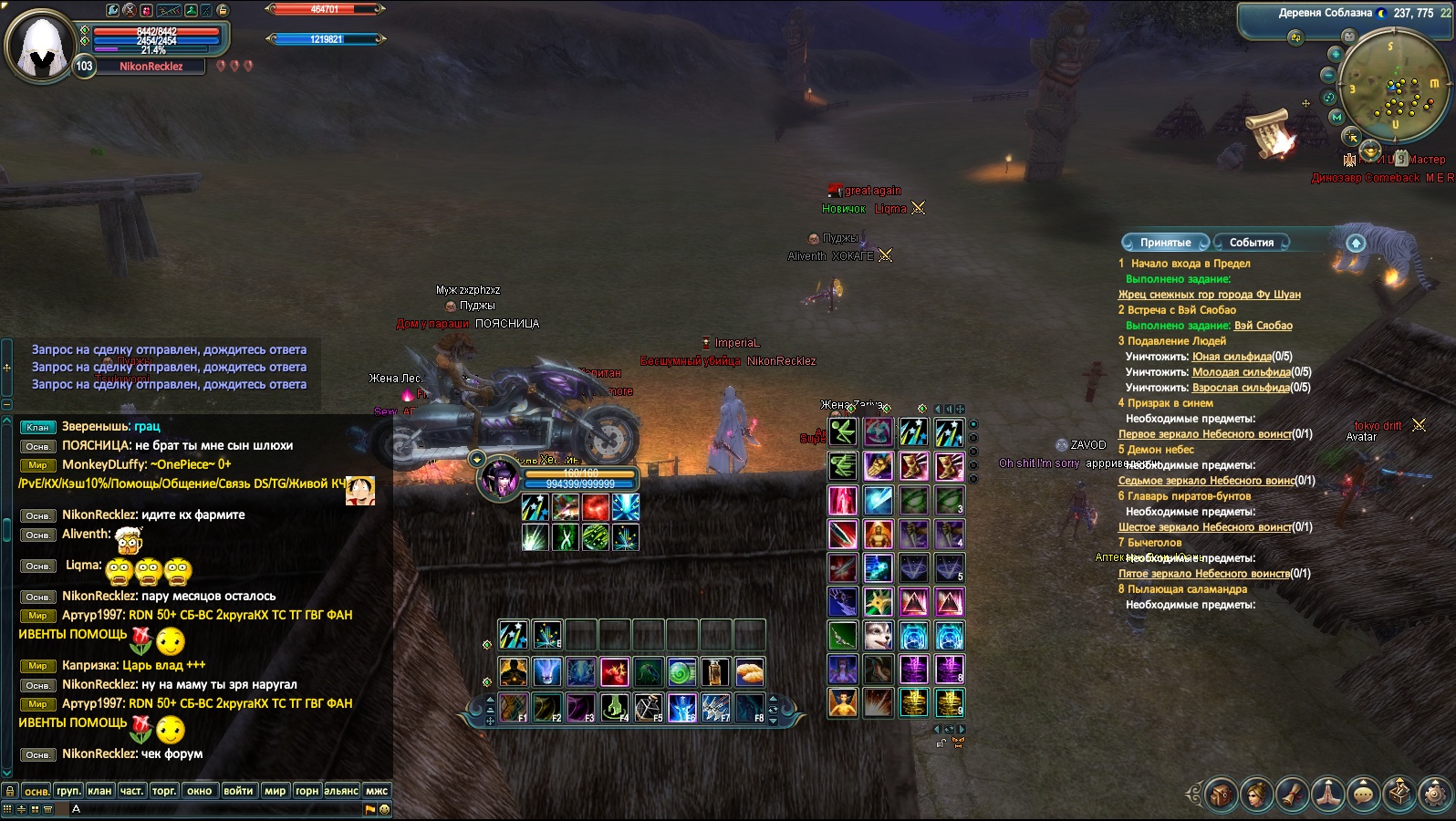Switch chat to the альянс channel
Viewport: 1456px width, 821px height.
point(341,791)
